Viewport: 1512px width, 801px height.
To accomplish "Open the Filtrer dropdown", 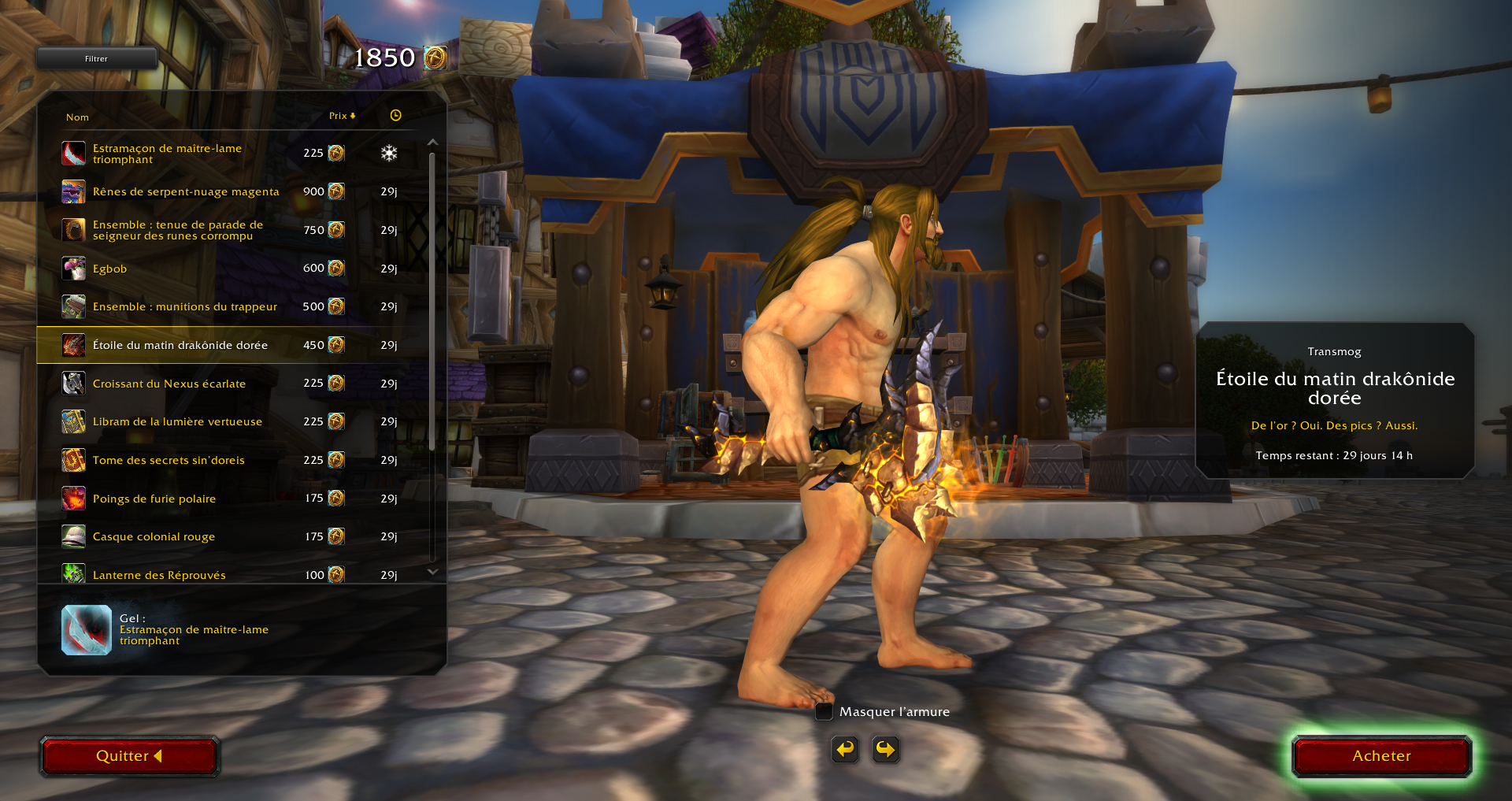I will pos(96,58).
